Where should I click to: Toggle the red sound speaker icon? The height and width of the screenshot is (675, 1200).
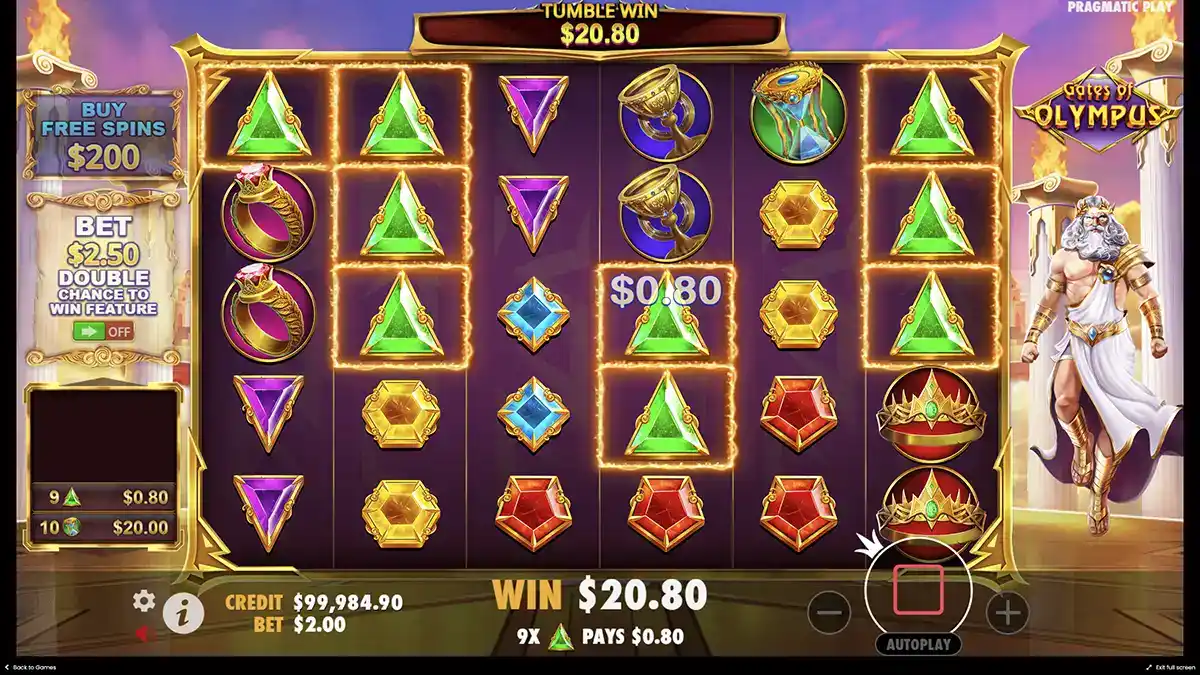click(145, 633)
